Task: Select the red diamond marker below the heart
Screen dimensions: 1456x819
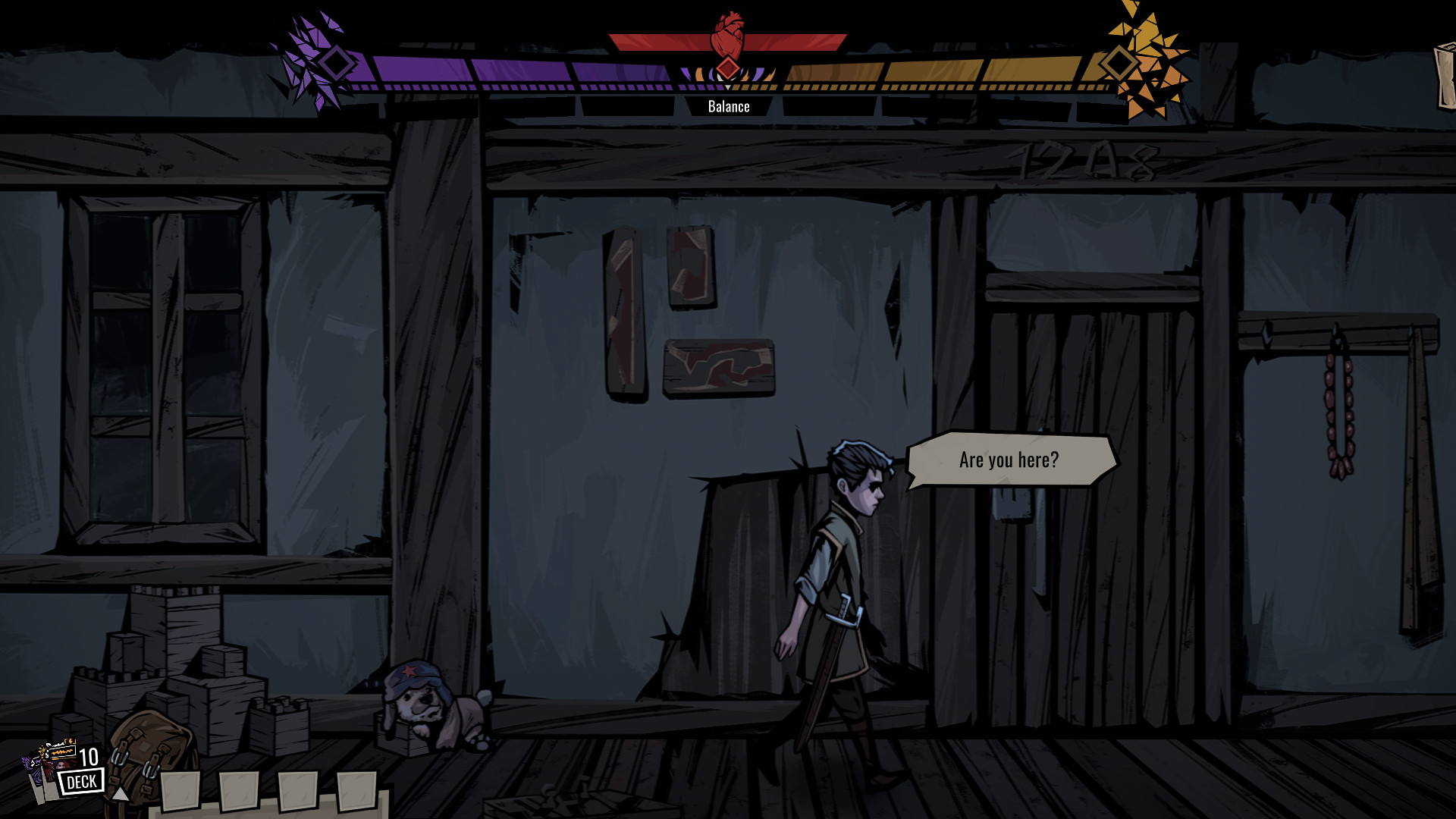Action: [x=727, y=68]
